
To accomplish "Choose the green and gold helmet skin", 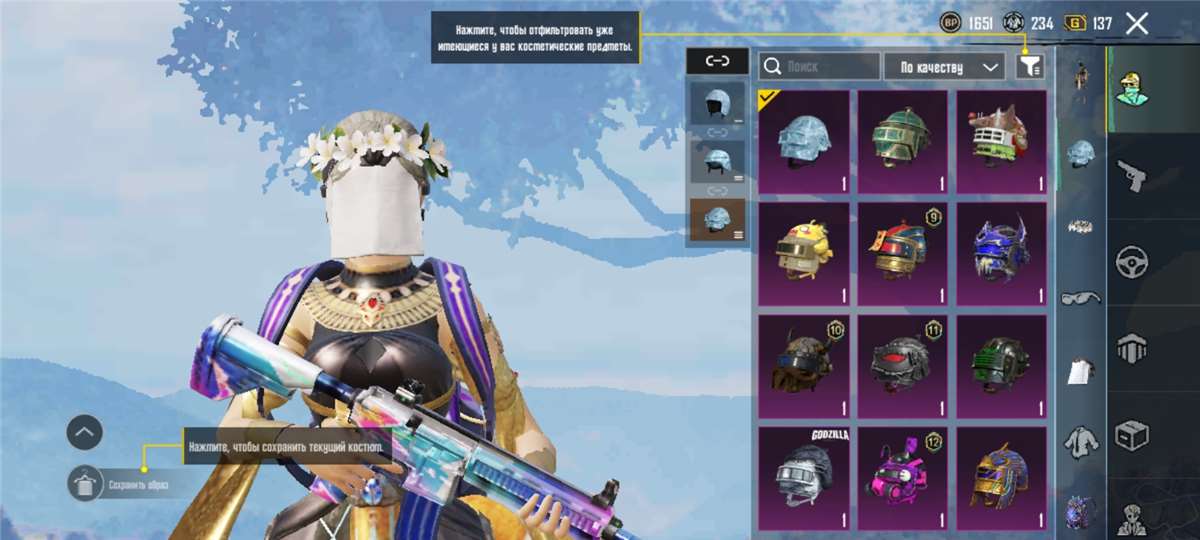I will click(902, 142).
